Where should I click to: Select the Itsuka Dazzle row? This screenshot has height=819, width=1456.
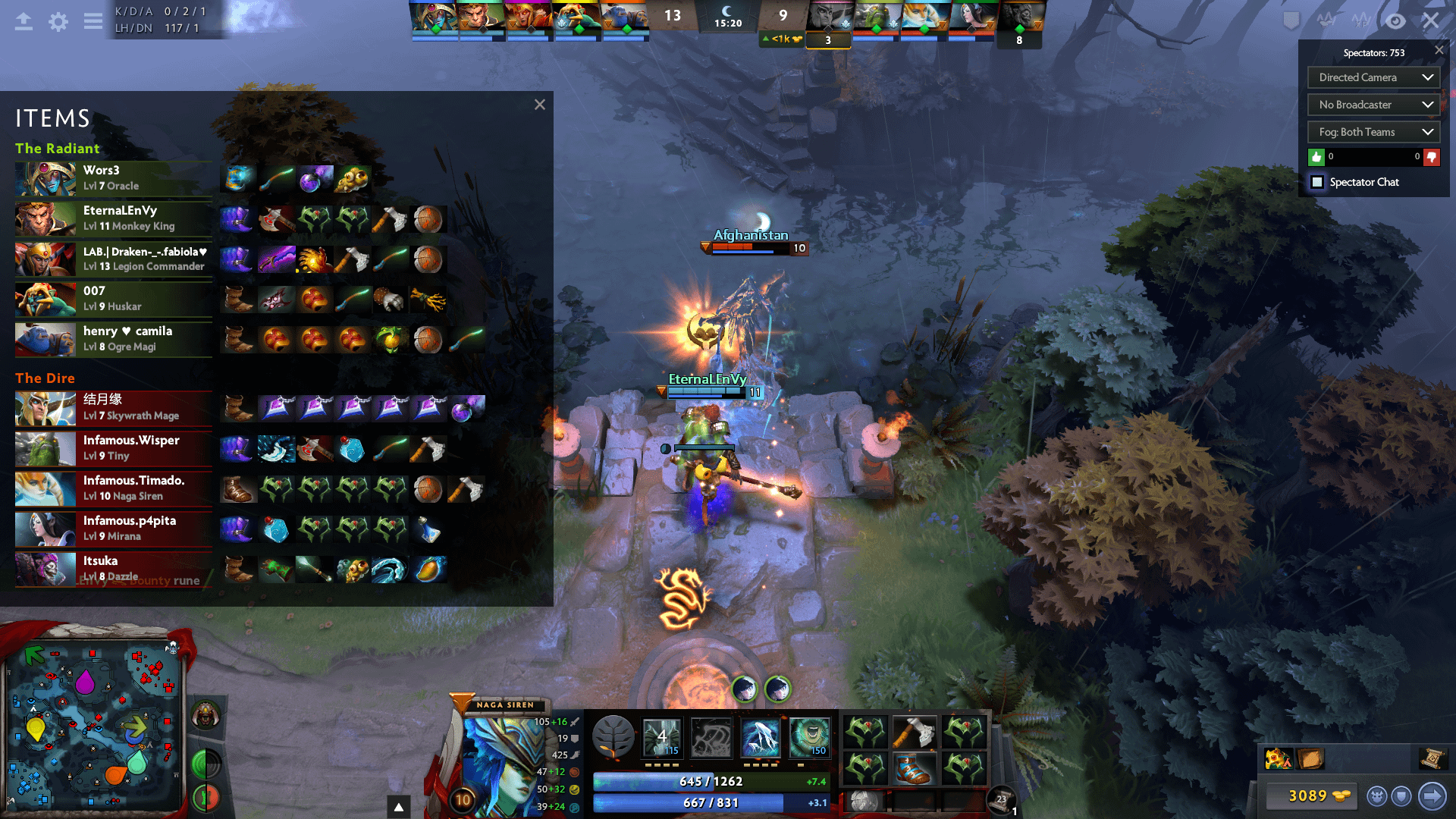114,569
